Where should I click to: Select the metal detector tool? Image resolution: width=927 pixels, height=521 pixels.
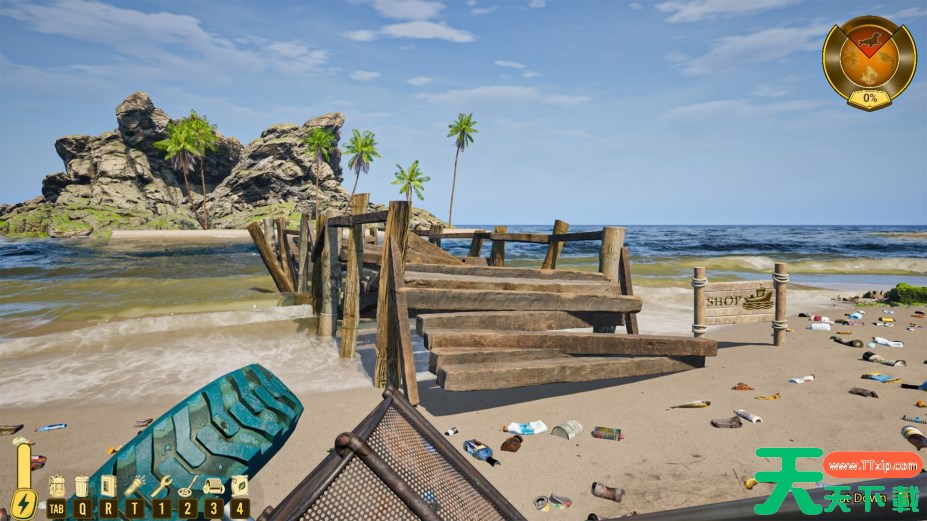tap(187, 486)
